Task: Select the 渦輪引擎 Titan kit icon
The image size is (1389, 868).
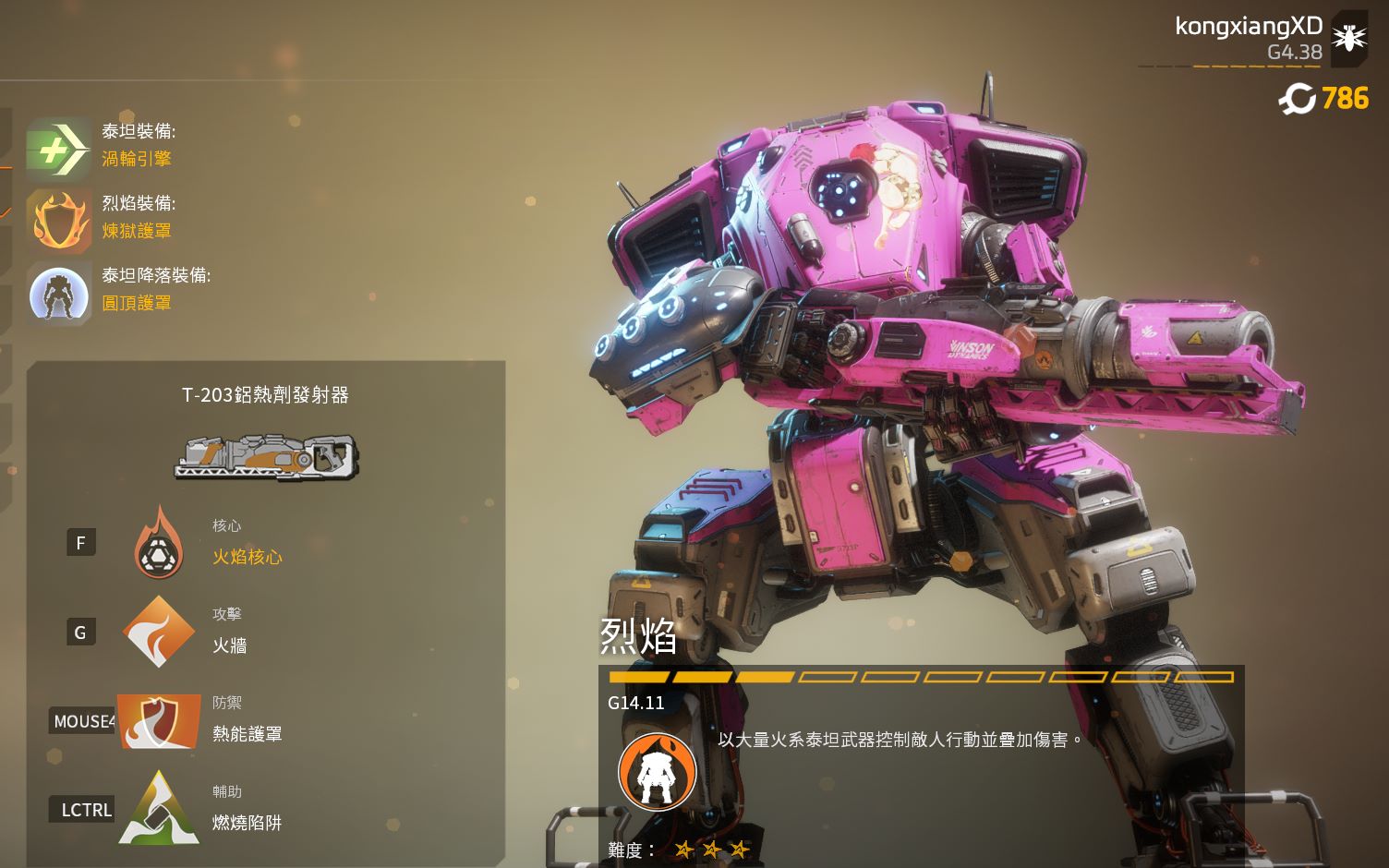Action: pos(57,148)
